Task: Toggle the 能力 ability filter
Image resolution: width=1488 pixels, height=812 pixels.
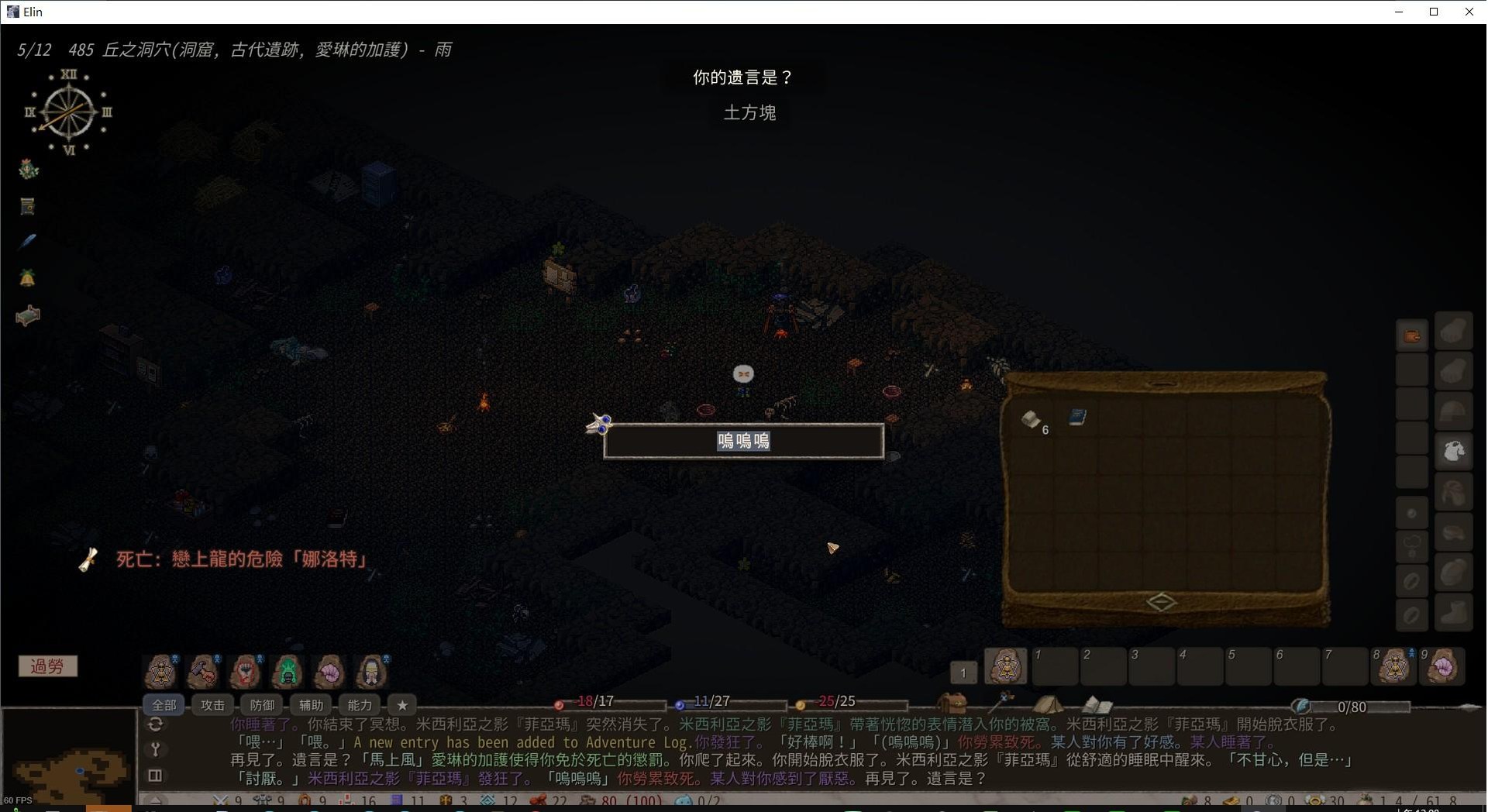Action: (x=359, y=705)
